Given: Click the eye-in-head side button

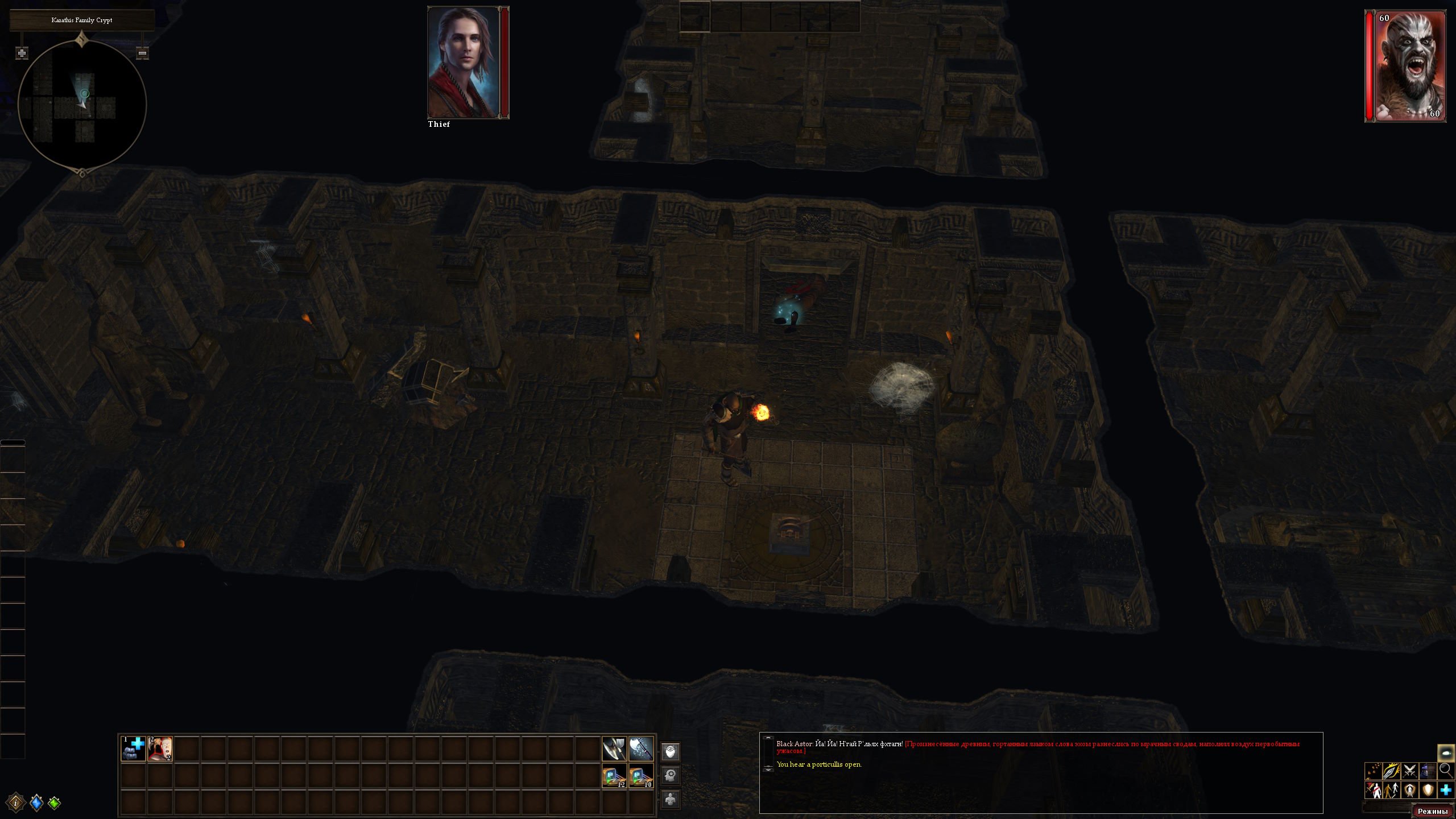Looking at the screenshot, I should coord(671,752).
